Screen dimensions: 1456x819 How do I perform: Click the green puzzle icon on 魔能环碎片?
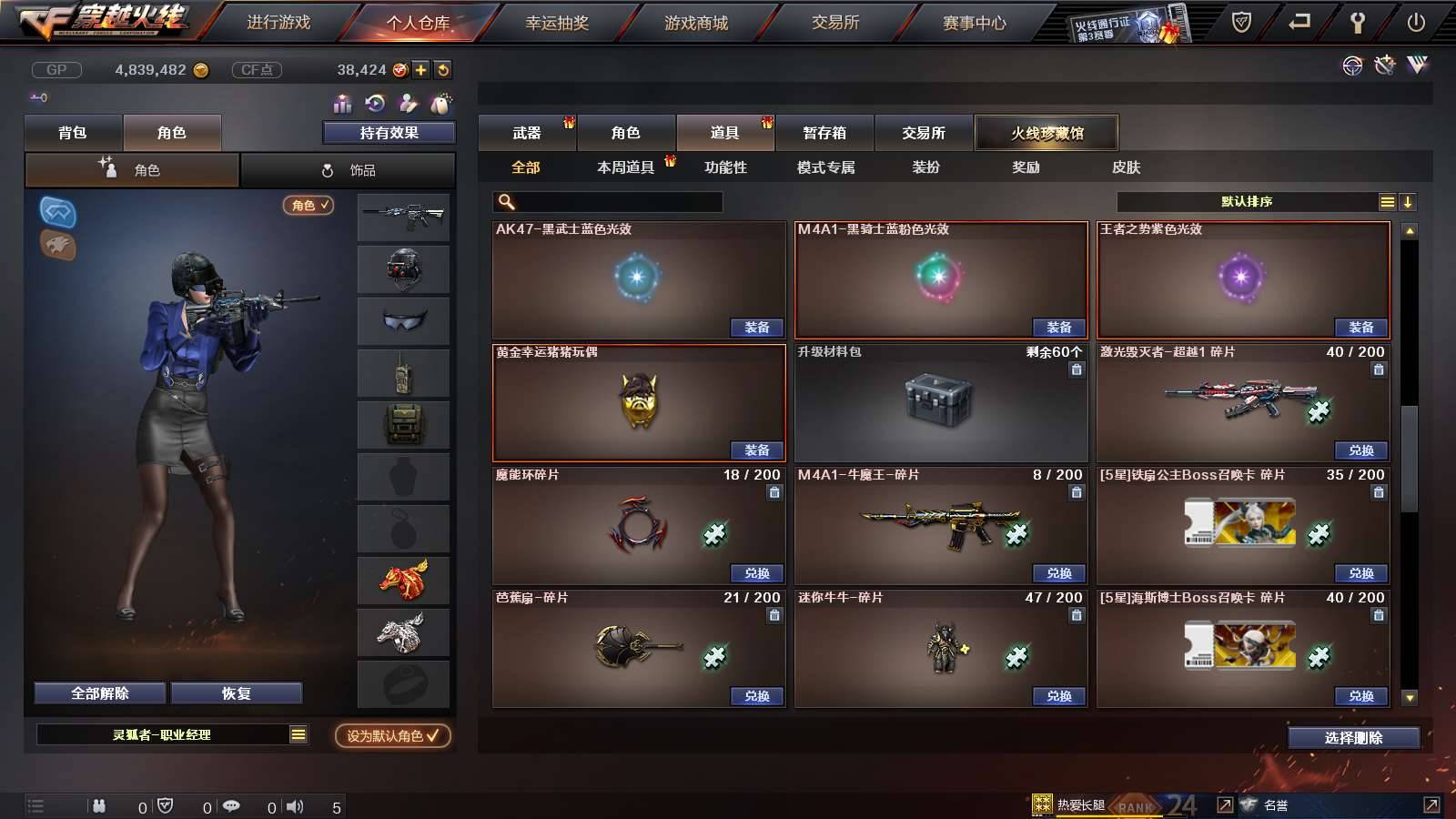pyautogui.click(x=714, y=536)
